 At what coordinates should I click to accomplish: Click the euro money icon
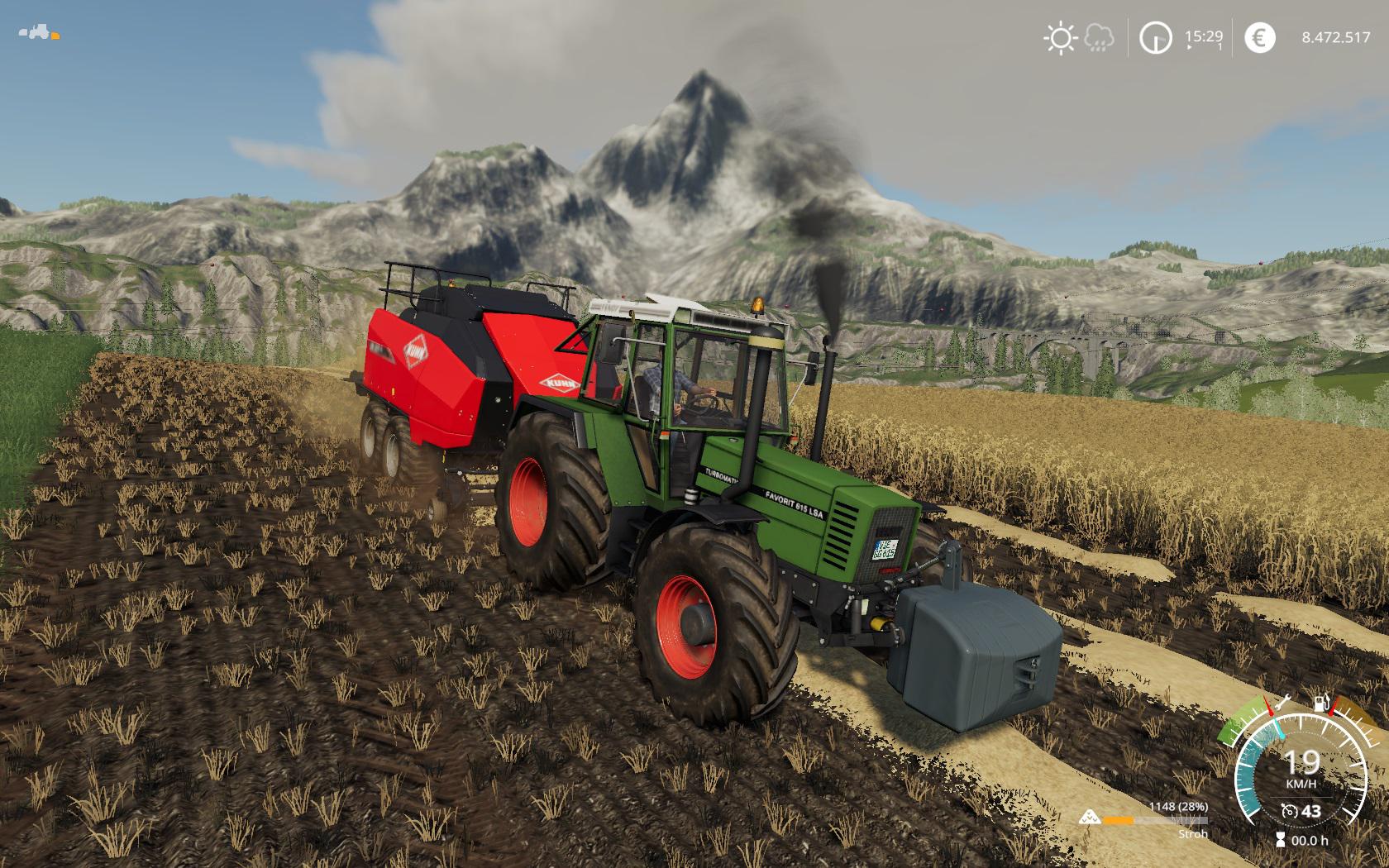click(1259, 38)
